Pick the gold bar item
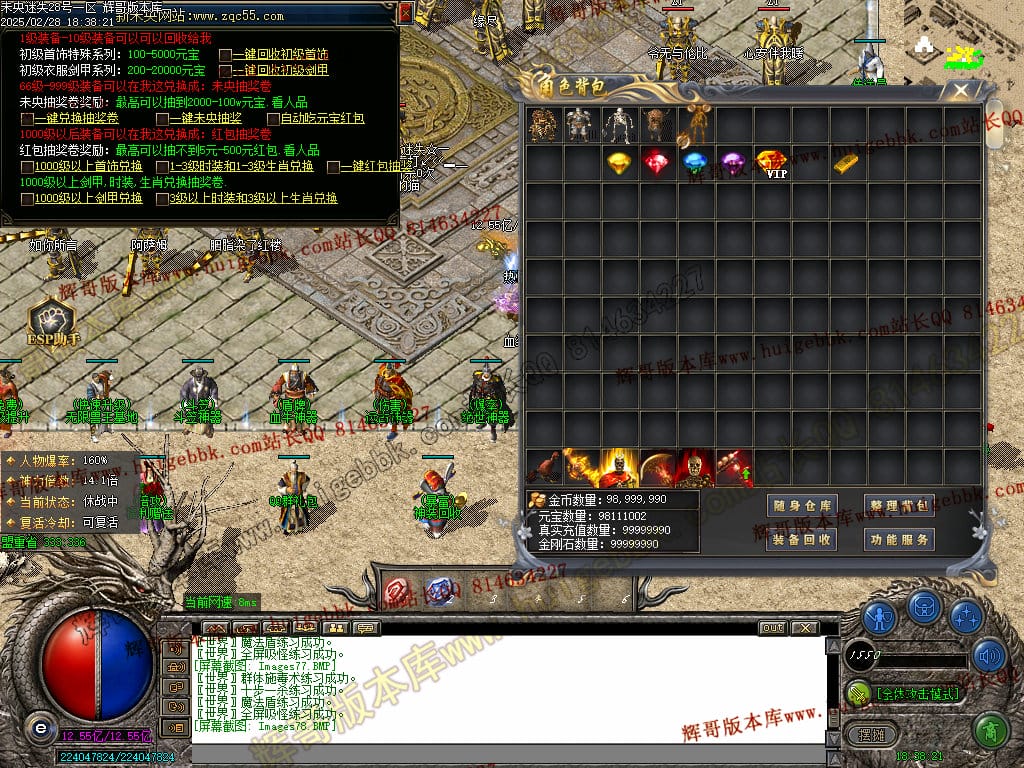1024x768 pixels. click(847, 163)
